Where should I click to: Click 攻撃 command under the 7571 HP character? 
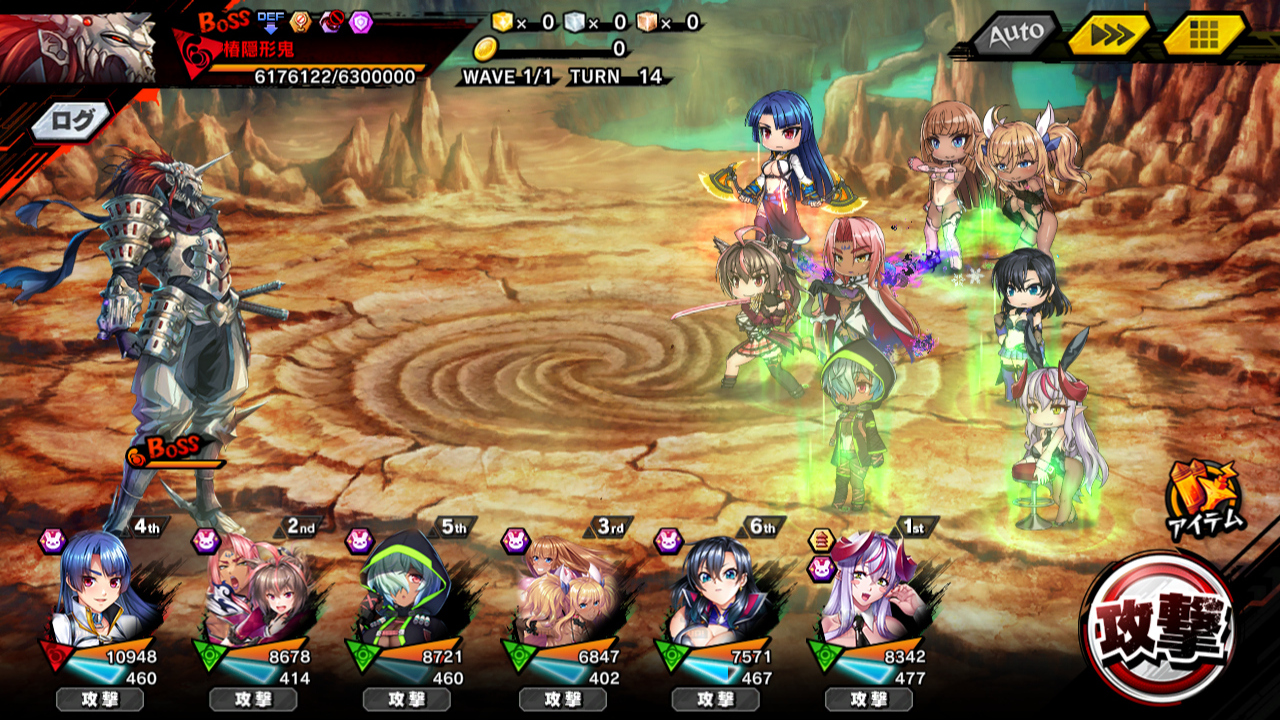tap(715, 699)
